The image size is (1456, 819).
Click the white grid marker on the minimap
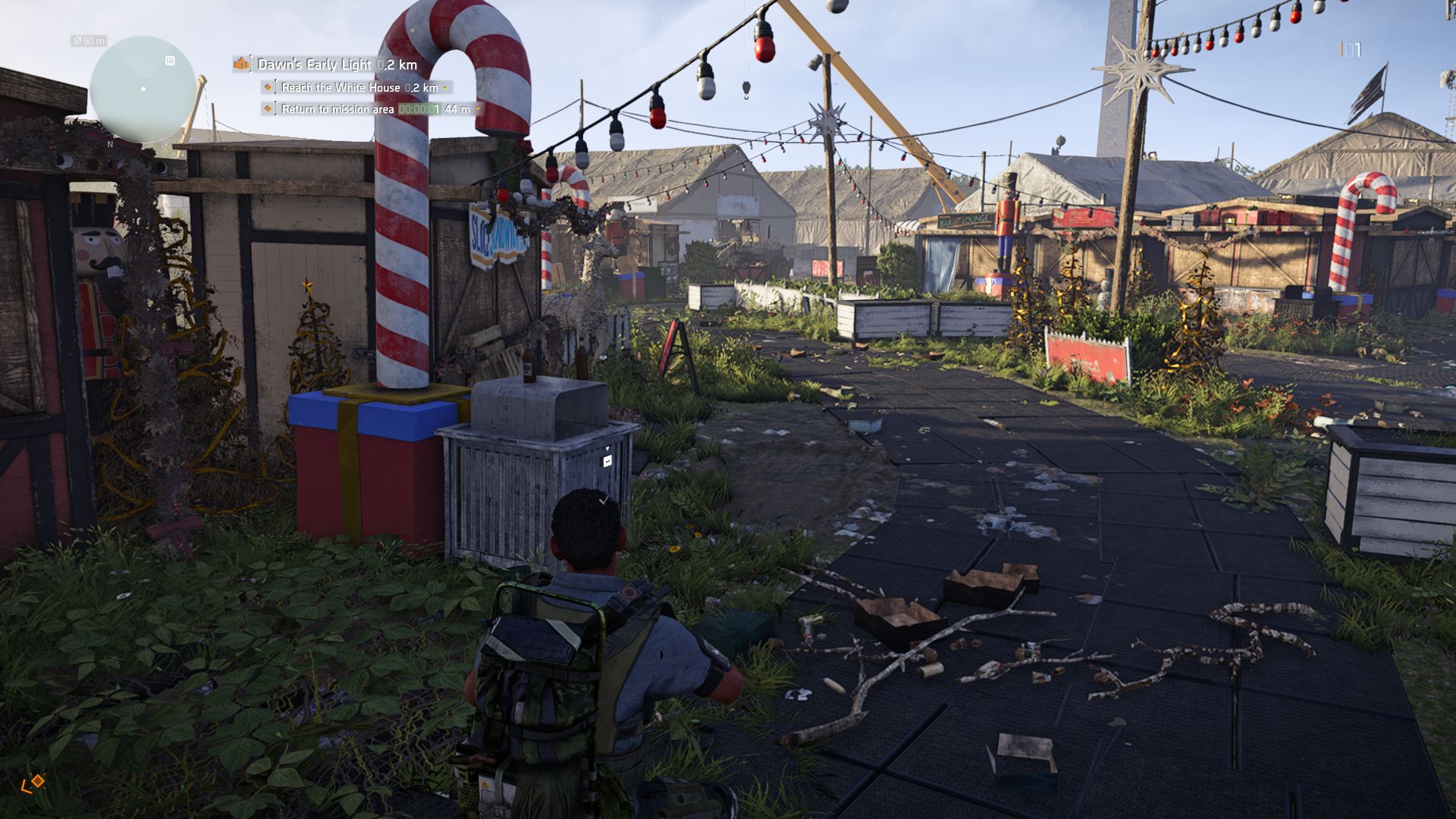pos(170,61)
